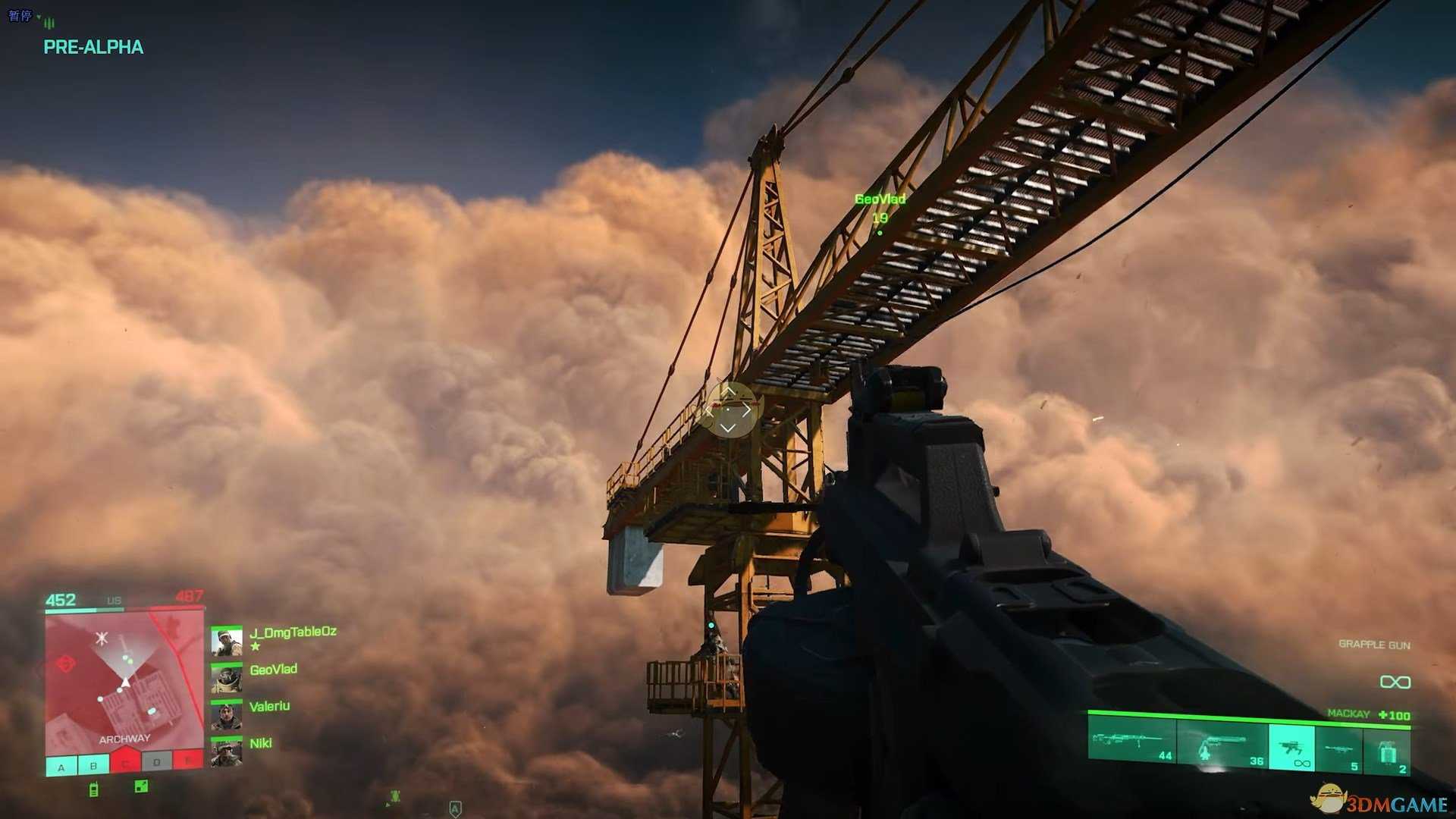Select the highlighted Grapple Gun slot
This screenshot has height=819, width=1456.
pos(1291,748)
